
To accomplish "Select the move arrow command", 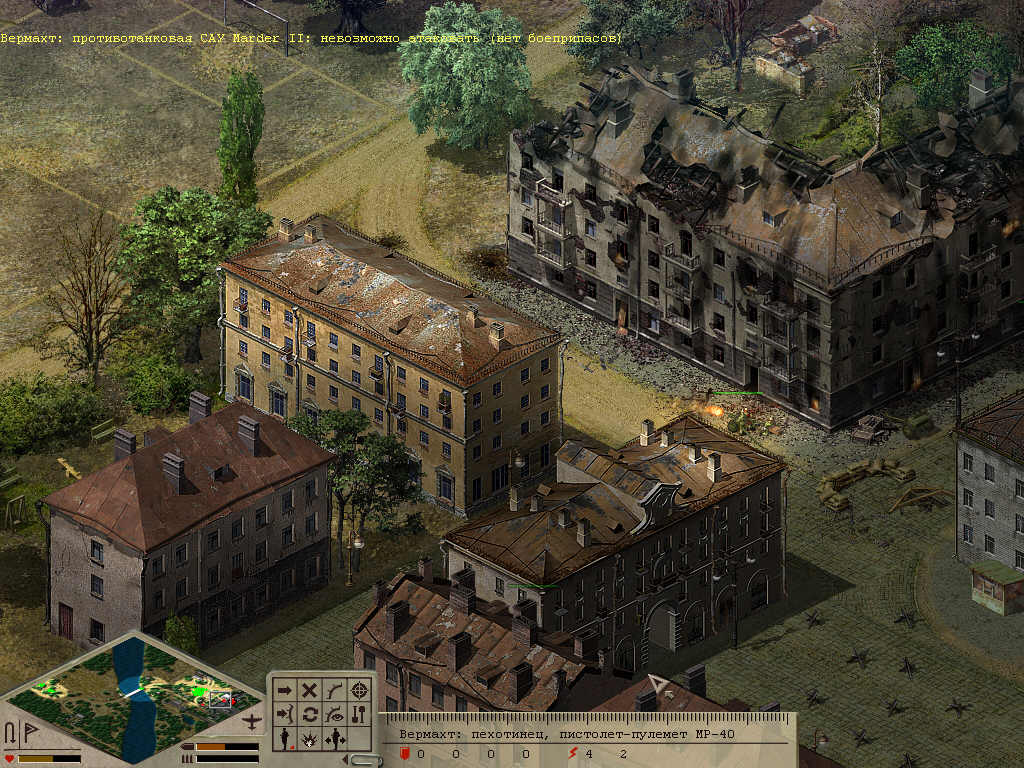I will click(285, 690).
